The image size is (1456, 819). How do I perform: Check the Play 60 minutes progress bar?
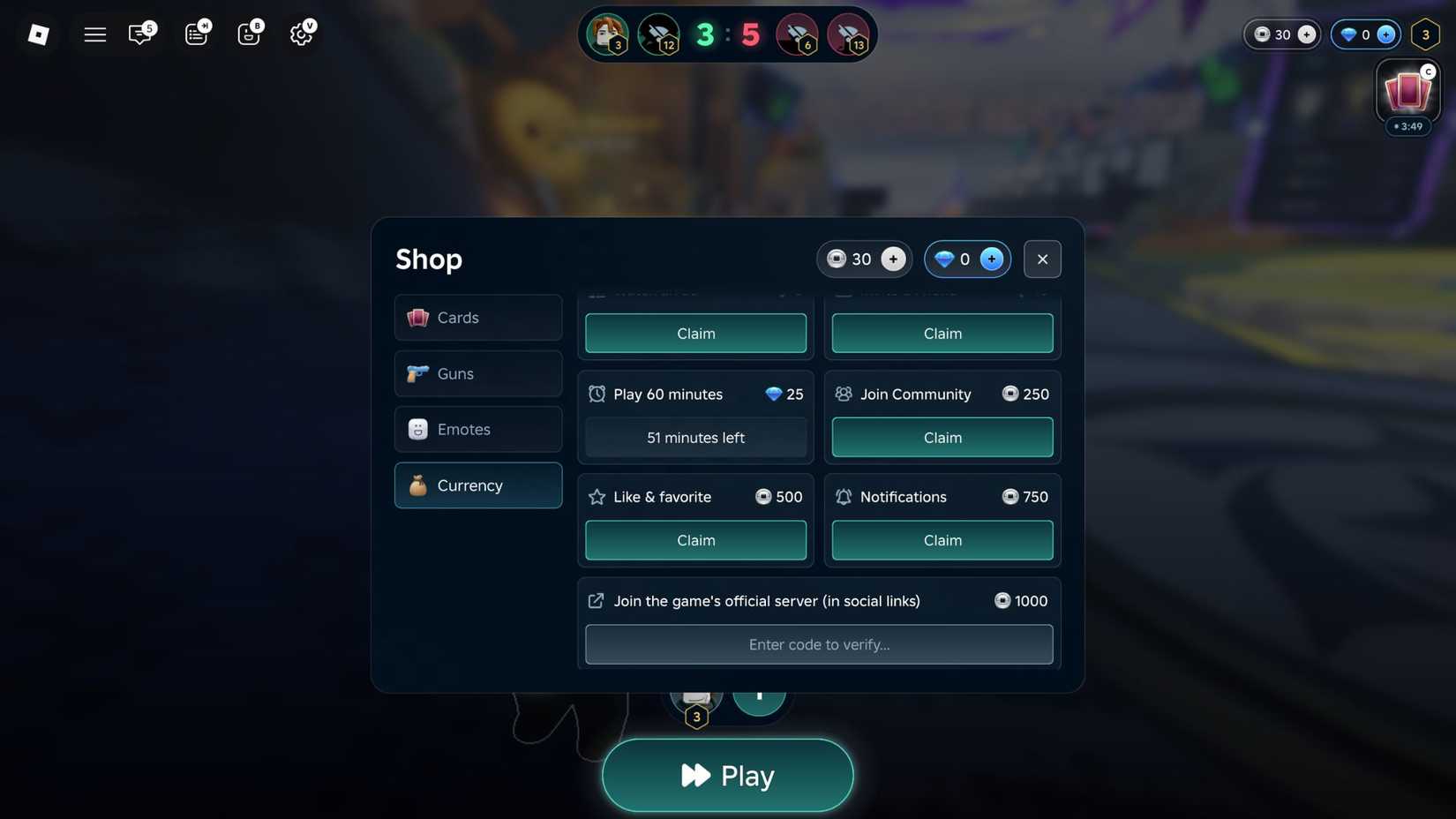pos(695,437)
